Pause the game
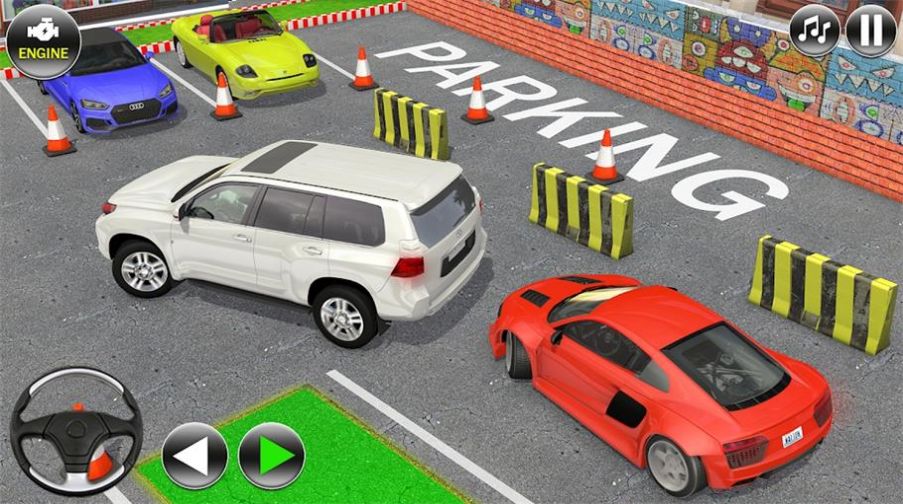Viewport: 903px width, 504px height. [x=870, y=31]
